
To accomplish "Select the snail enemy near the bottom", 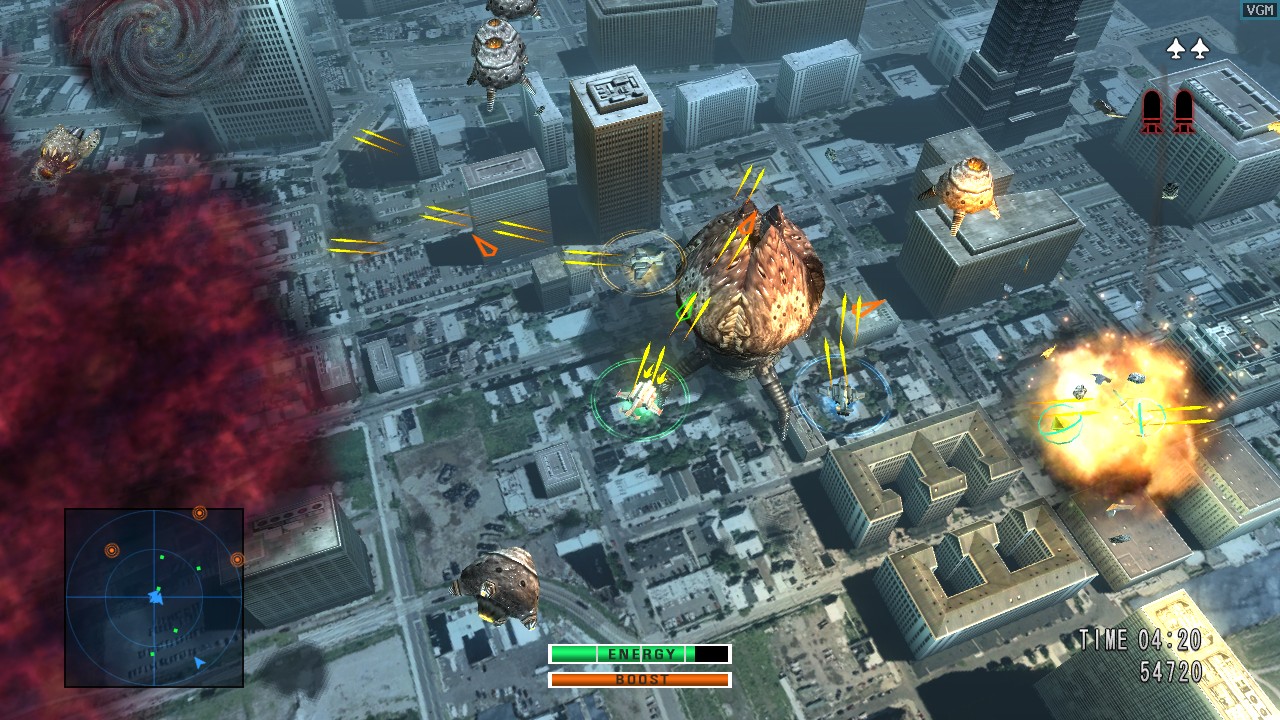I will coord(497,585).
